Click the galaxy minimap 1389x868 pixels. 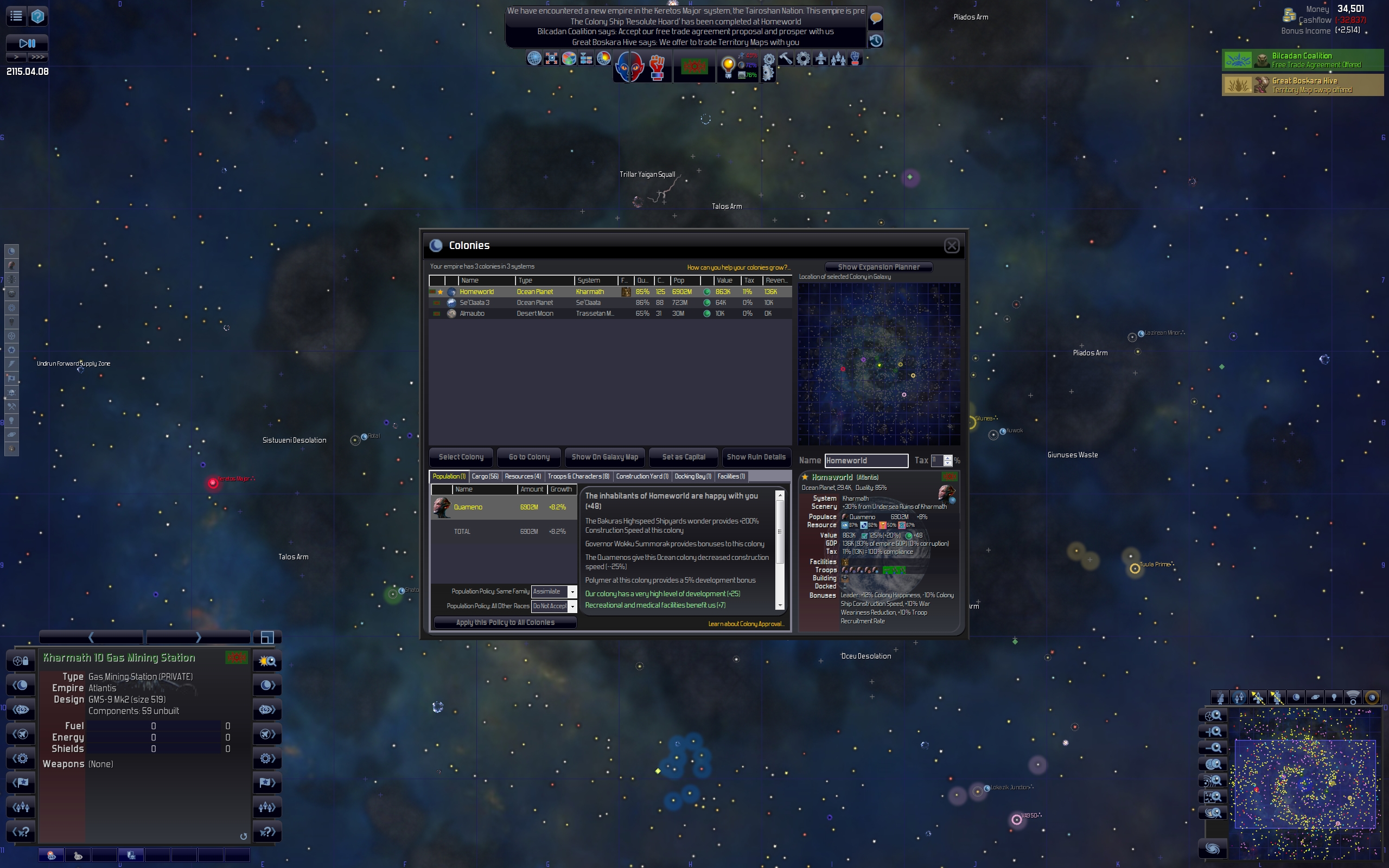pos(1304,784)
